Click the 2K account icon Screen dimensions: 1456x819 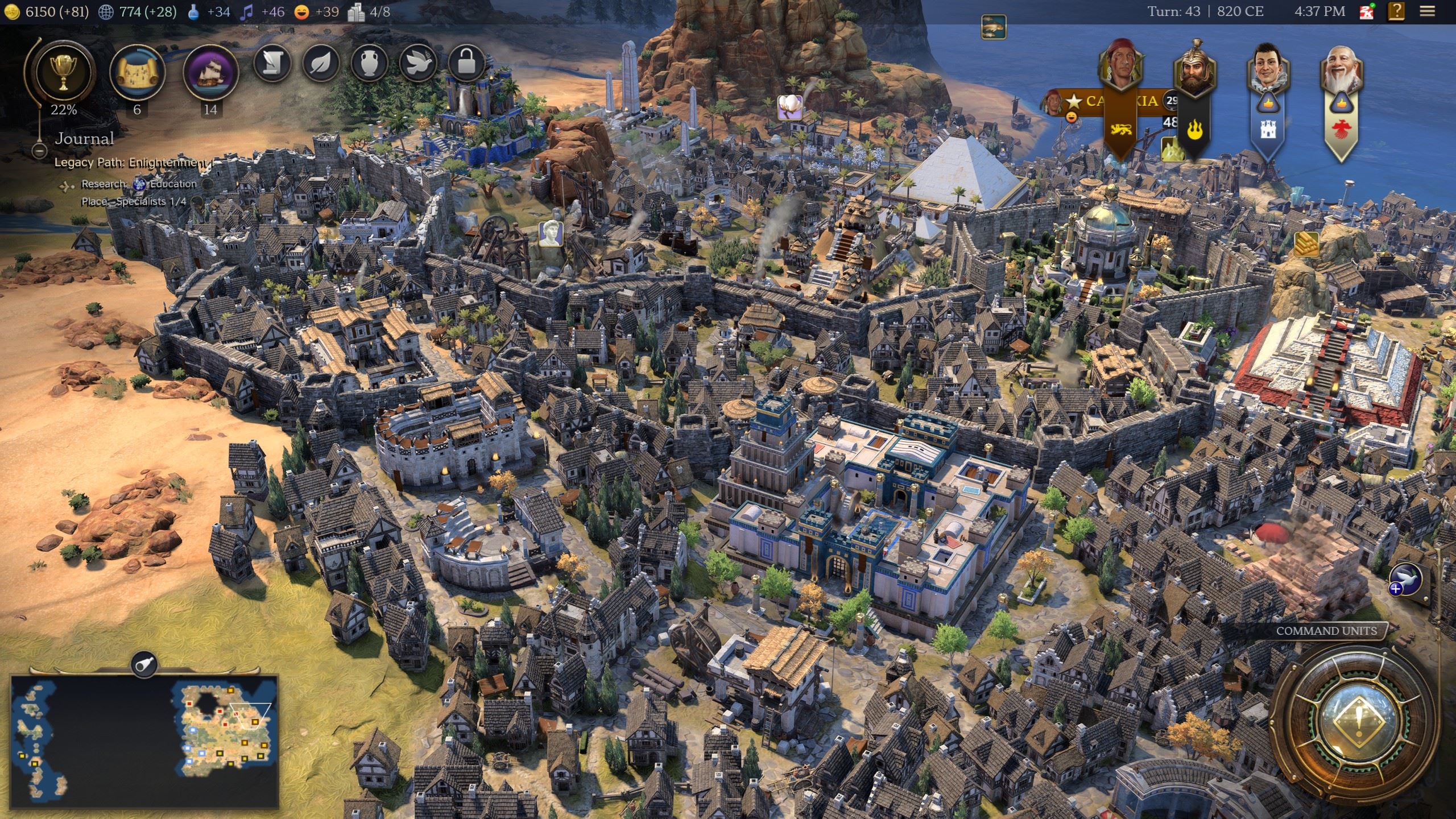1366,11
